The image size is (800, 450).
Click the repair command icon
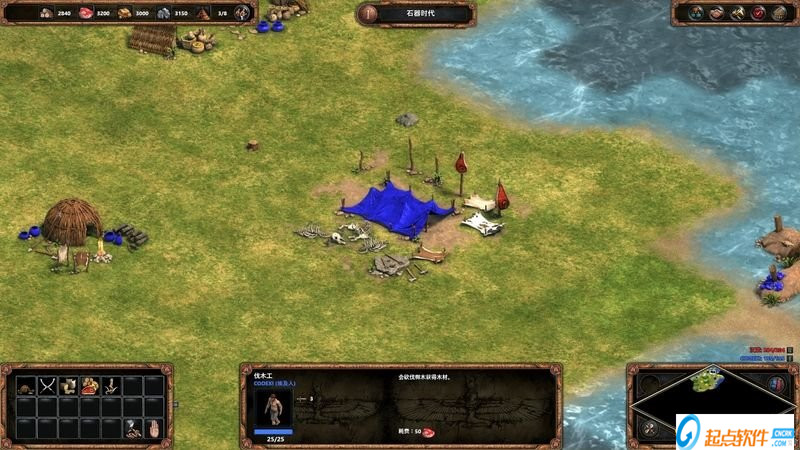click(133, 428)
